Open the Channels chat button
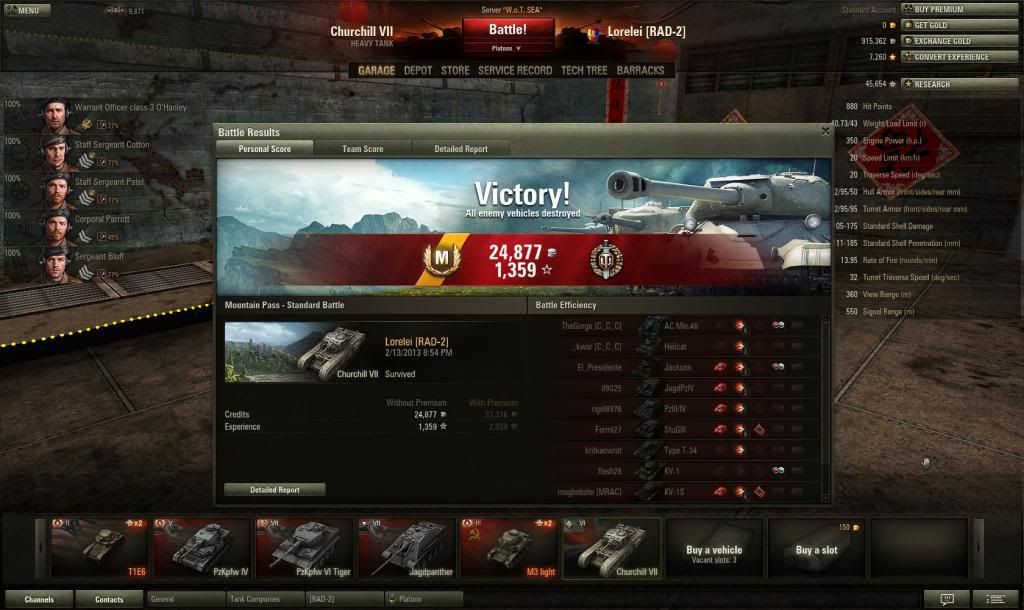Image resolution: width=1024 pixels, height=610 pixels. click(x=39, y=599)
